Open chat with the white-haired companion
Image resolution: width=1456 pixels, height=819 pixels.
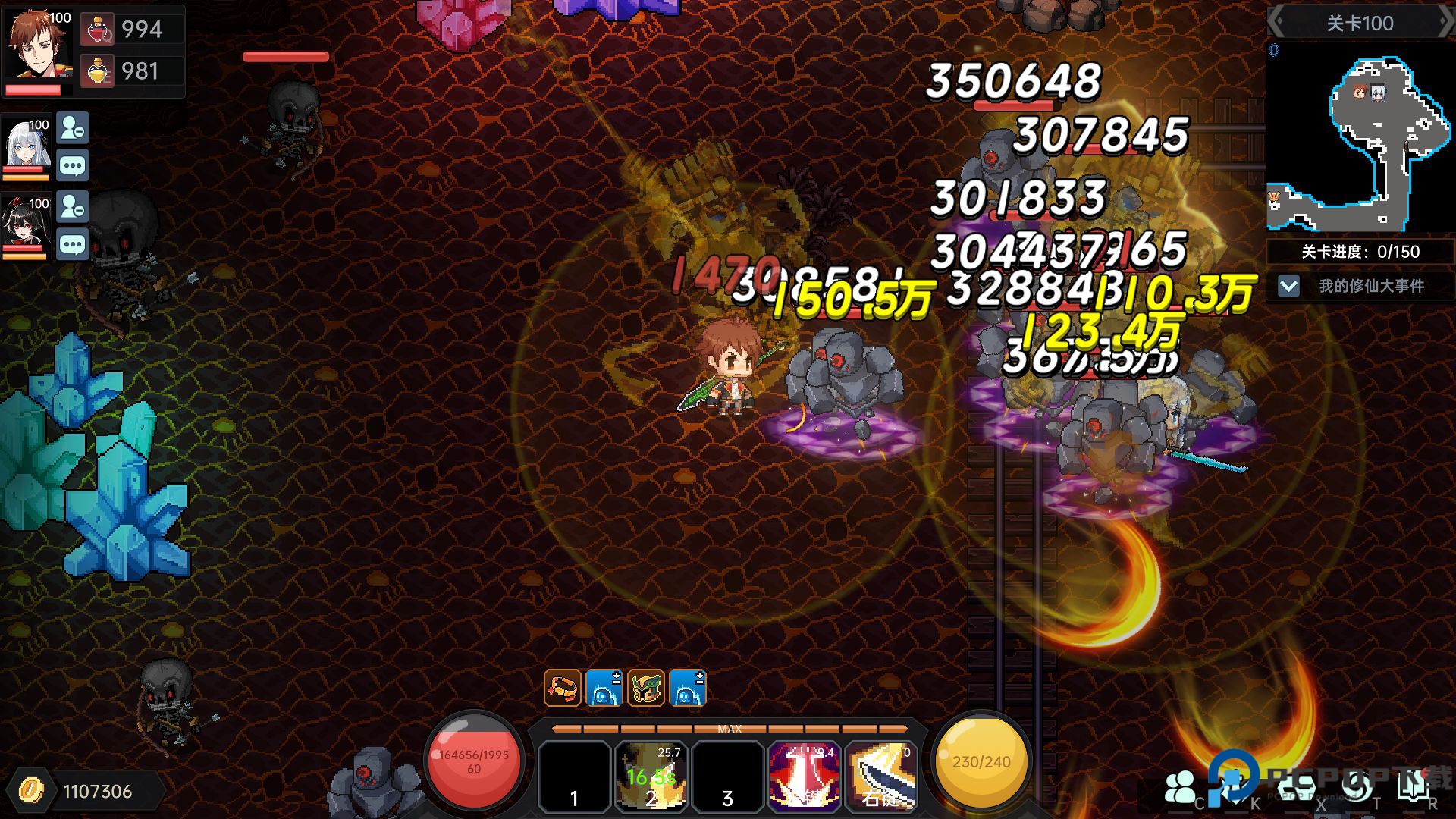tap(73, 166)
